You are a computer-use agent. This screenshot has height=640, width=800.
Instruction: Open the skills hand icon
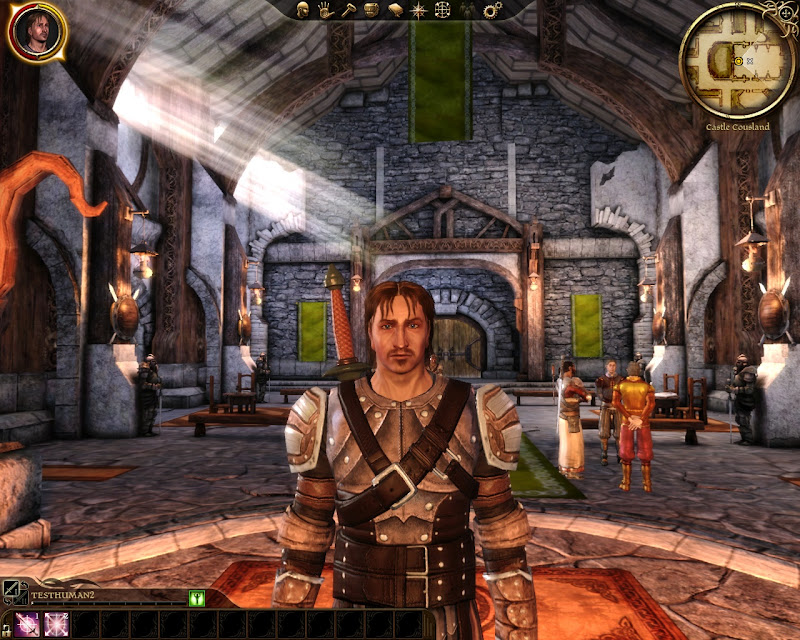click(x=325, y=10)
